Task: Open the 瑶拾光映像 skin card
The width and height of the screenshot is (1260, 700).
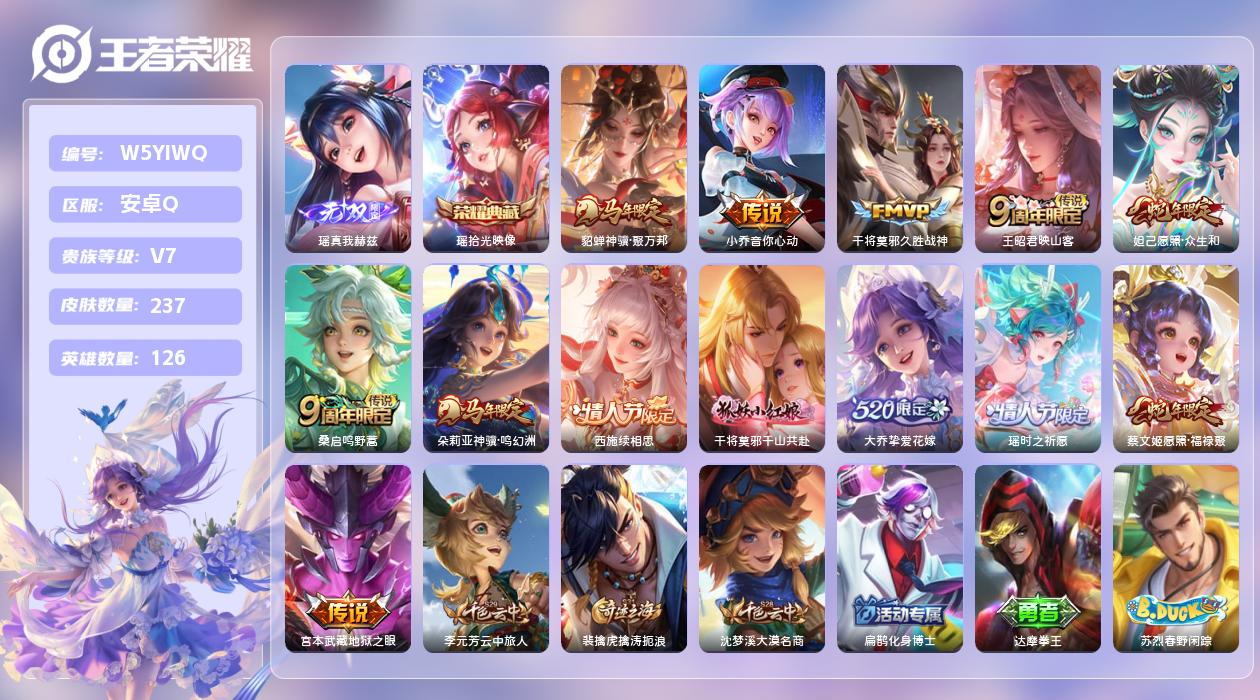Action: [486, 158]
